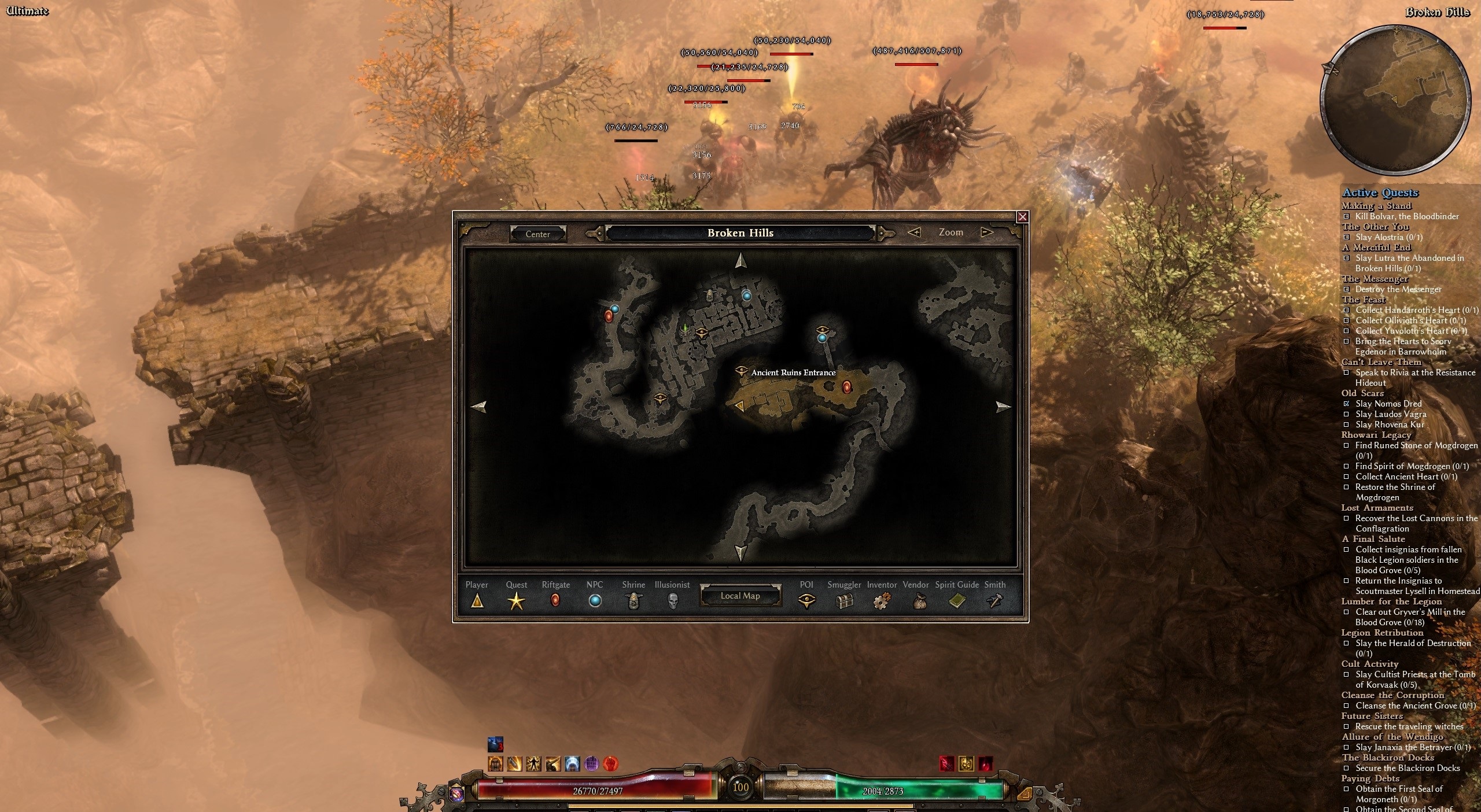The height and width of the screenshot is (812, 1481).
Task: Toggle the Smith hammer legend icon
Action: pos(994,601)
